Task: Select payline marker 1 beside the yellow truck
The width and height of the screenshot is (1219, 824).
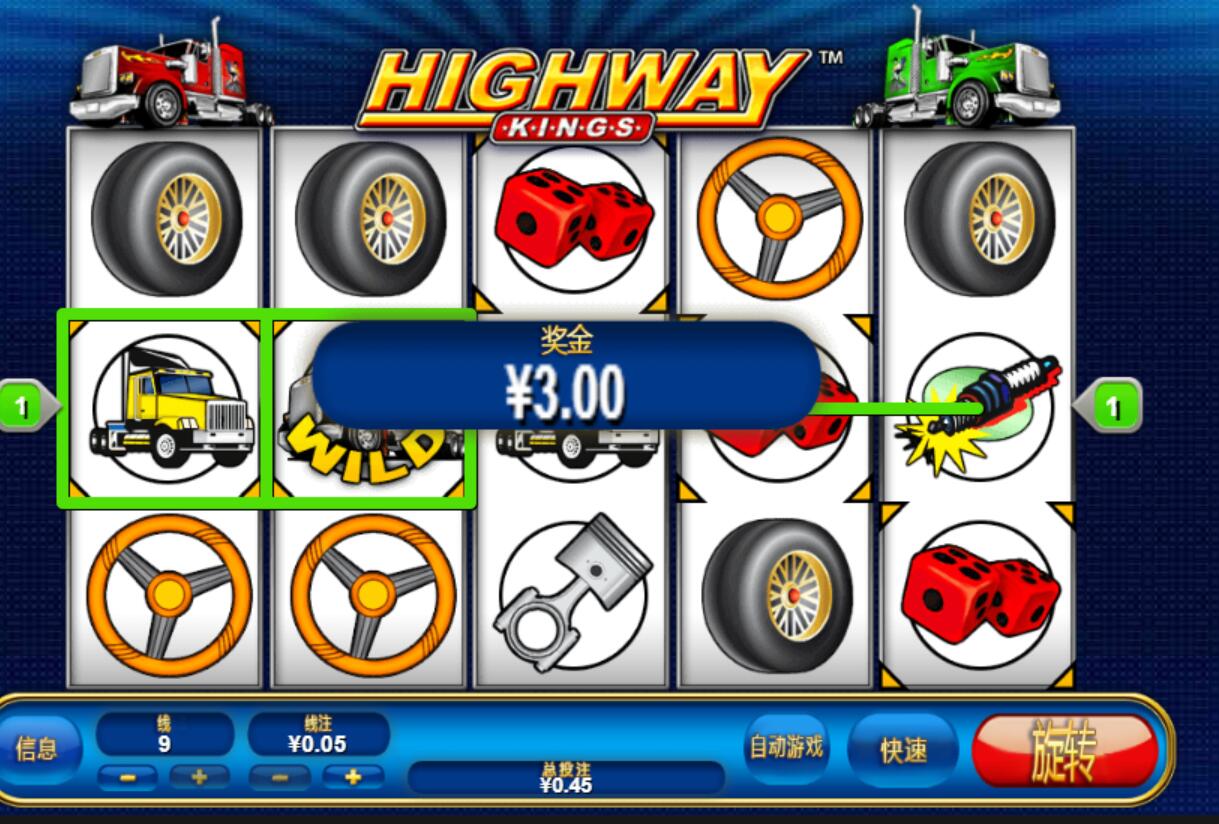Action: pos(24,406)
